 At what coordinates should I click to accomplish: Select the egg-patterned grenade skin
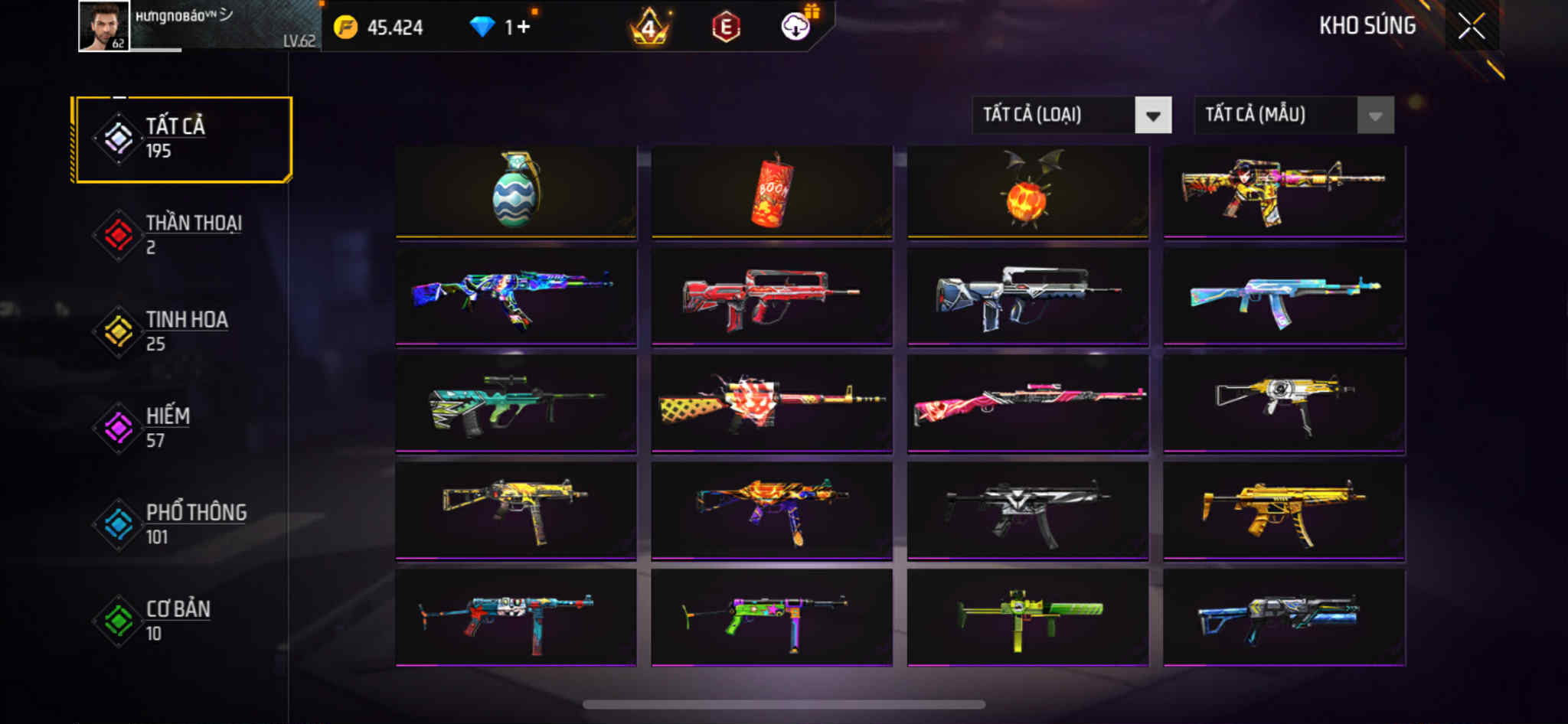pos(516,191)
